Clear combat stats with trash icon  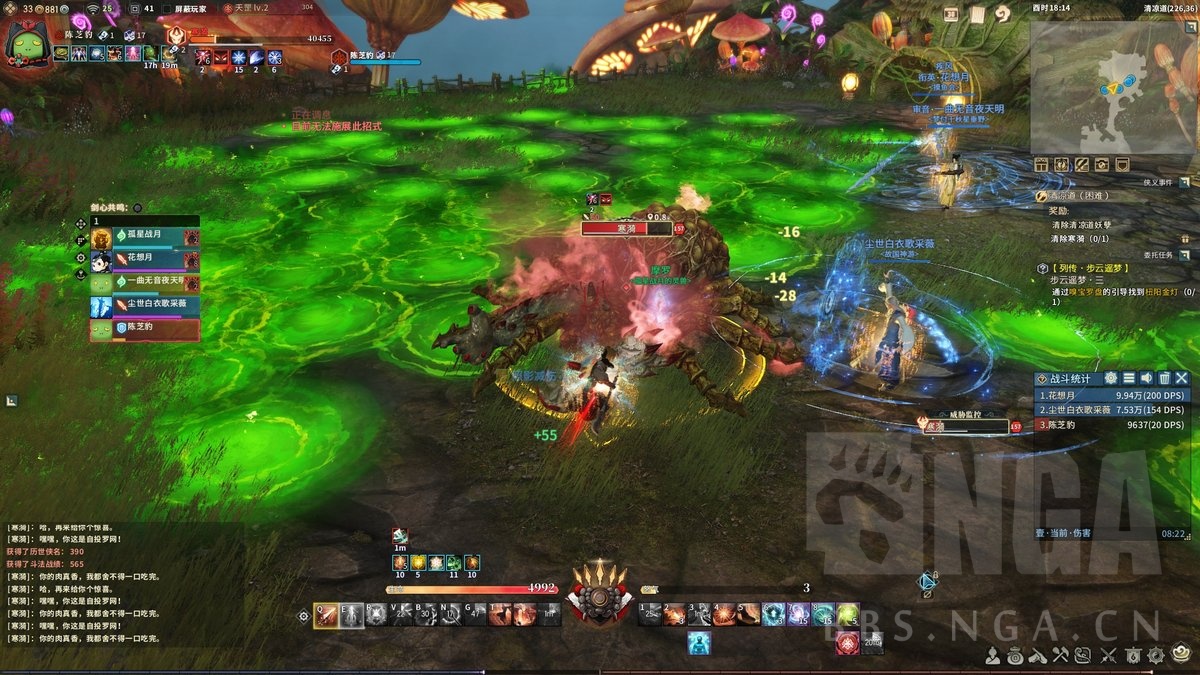click(1164, 378)
